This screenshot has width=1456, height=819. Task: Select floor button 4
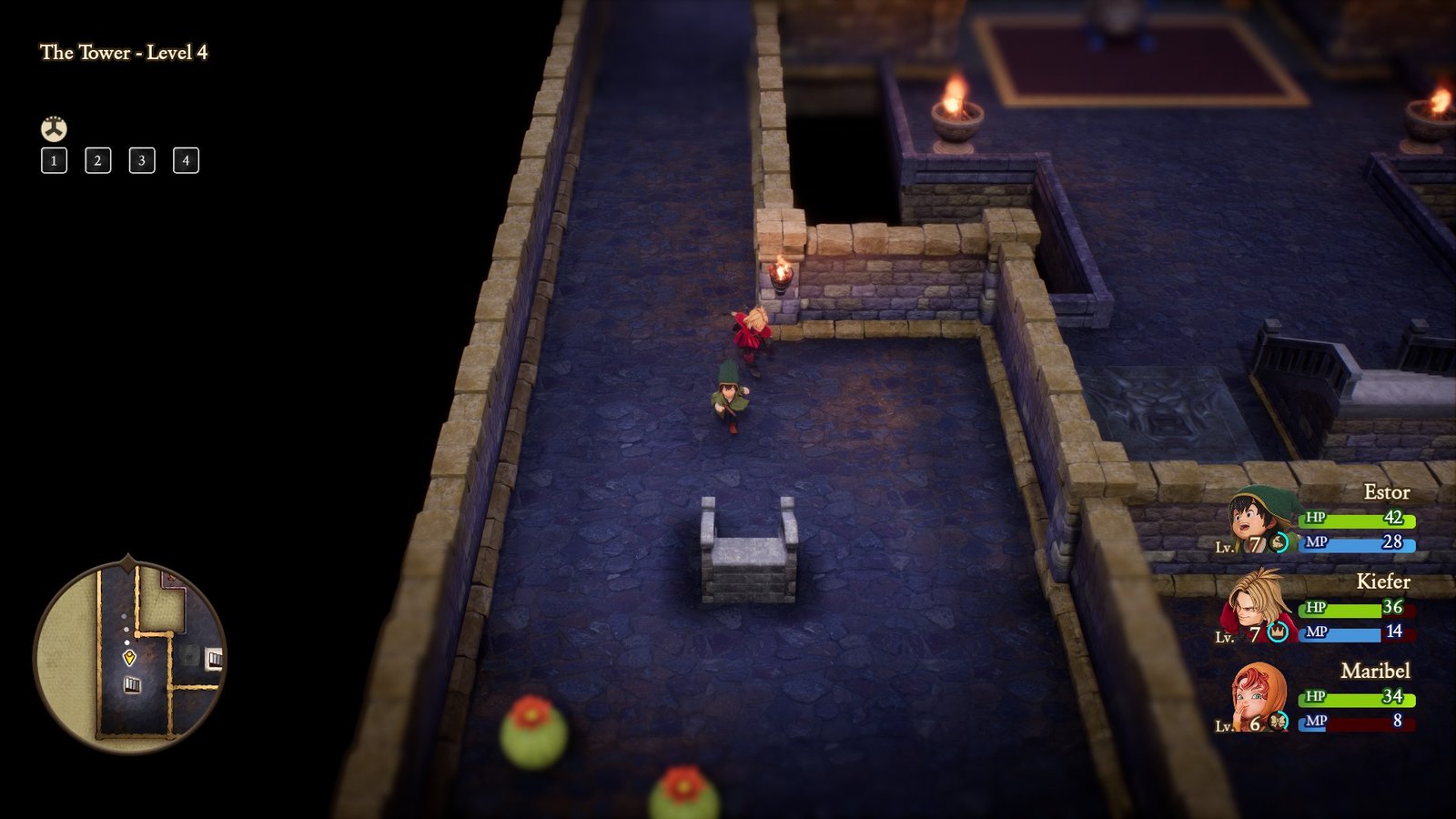[x=185, y=162]
